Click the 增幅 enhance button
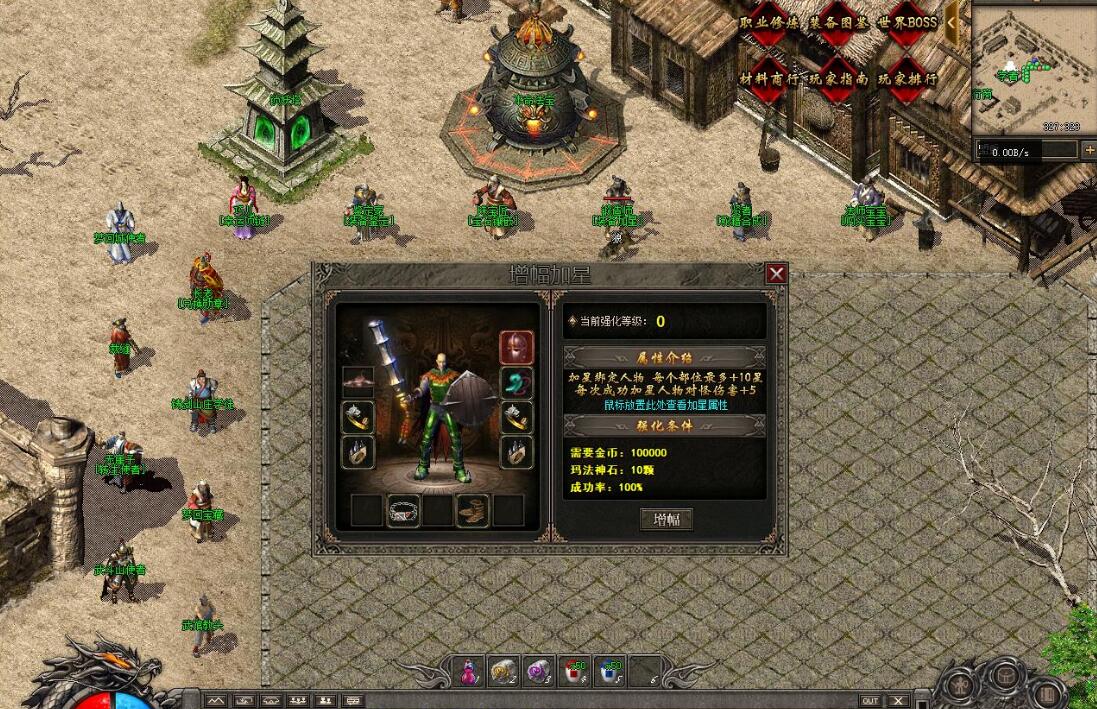The width and height of the screenshot is (1097, 709). click(x=666, y=519)
